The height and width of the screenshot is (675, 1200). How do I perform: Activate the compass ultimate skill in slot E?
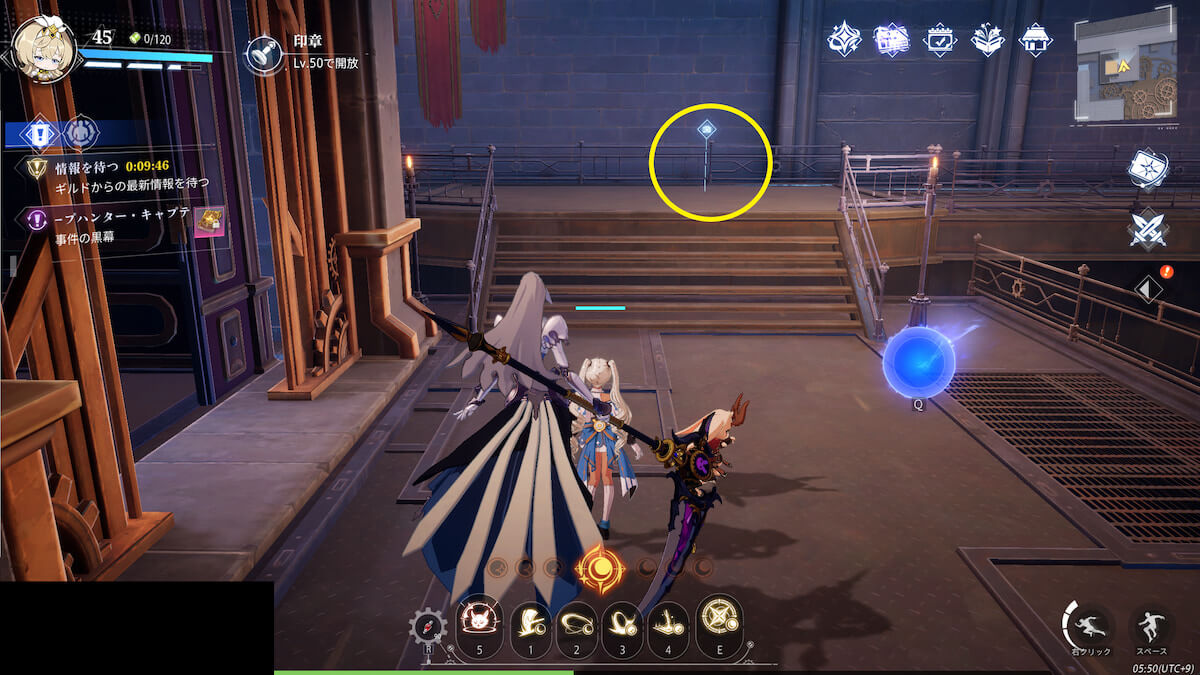719,618
